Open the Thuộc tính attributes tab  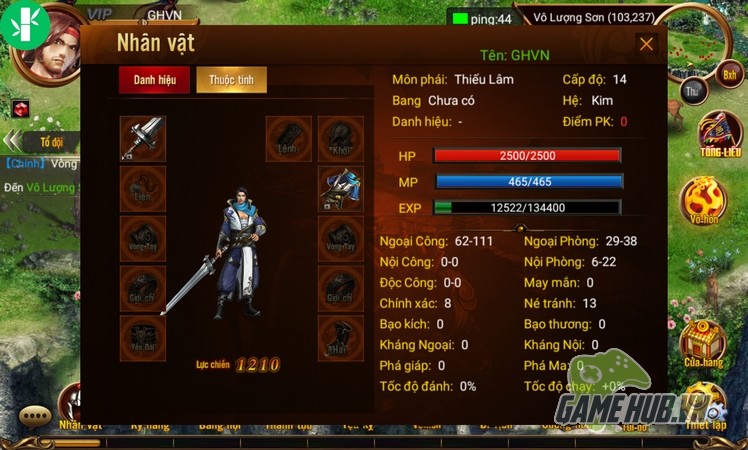pyautogui.click(x=231, y=81)
